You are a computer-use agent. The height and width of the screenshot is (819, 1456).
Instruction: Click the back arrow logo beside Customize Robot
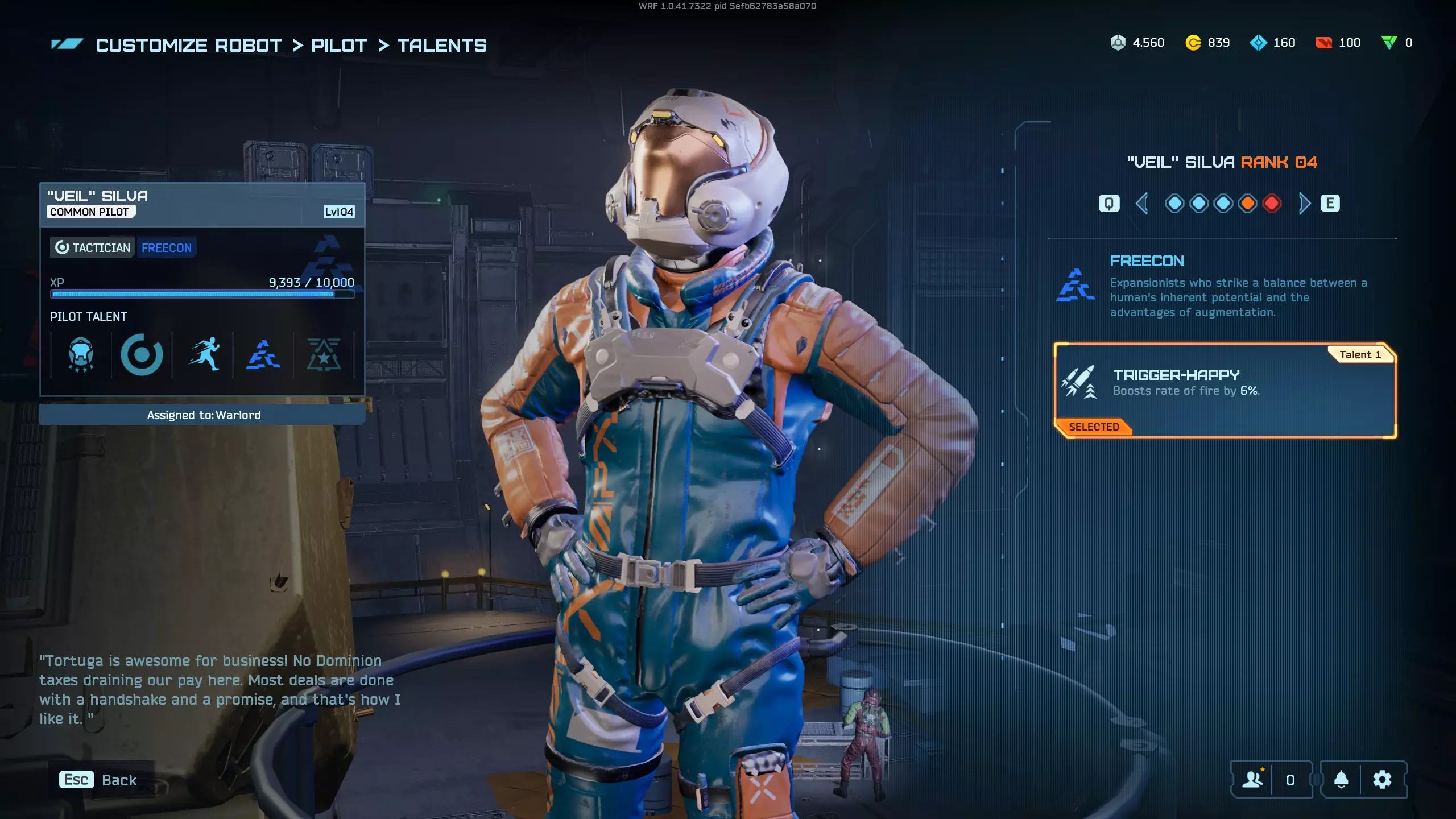pyautogui.click(x=67, y=44)
